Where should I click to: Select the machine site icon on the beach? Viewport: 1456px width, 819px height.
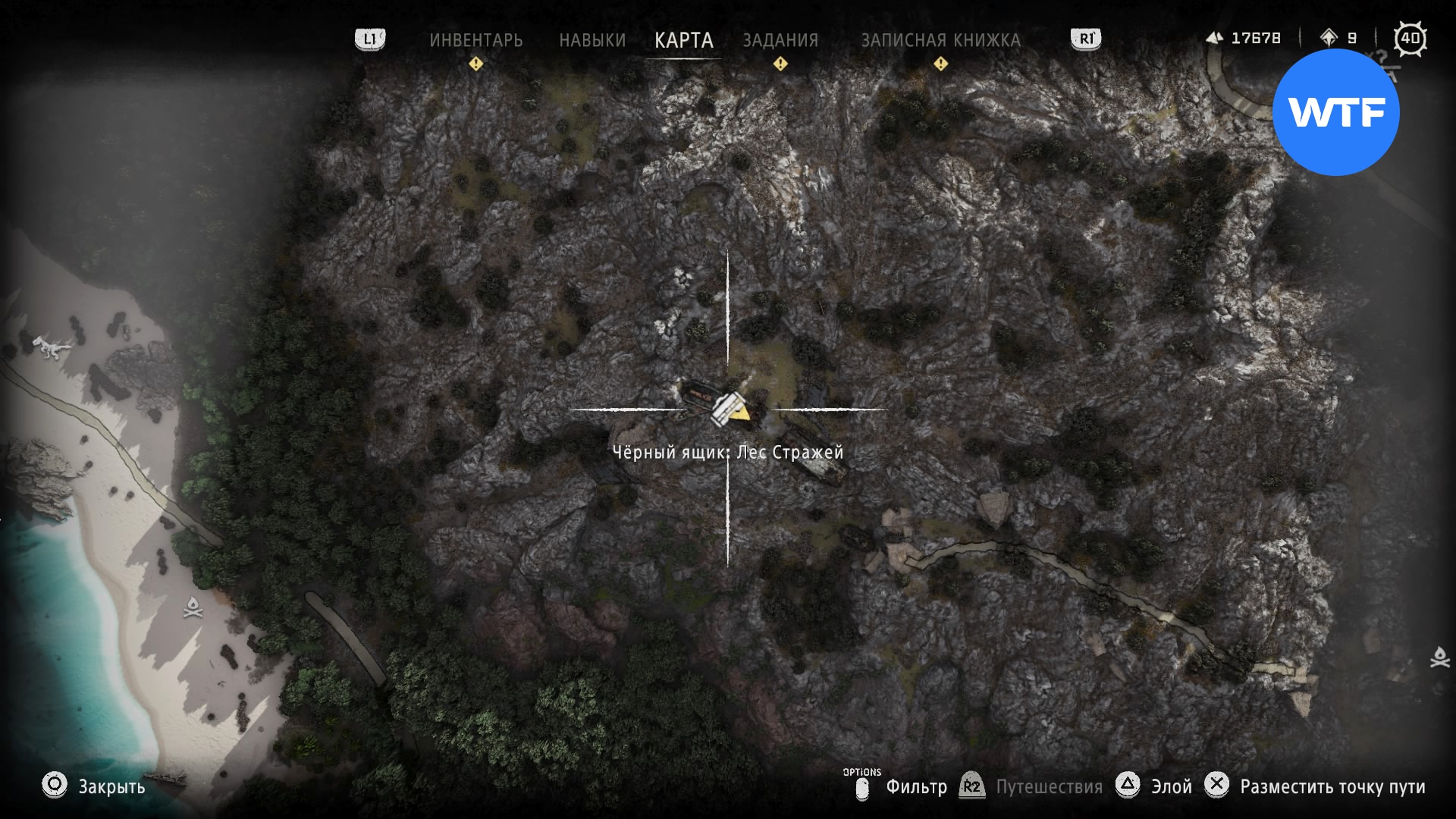[x=52, y=347]
